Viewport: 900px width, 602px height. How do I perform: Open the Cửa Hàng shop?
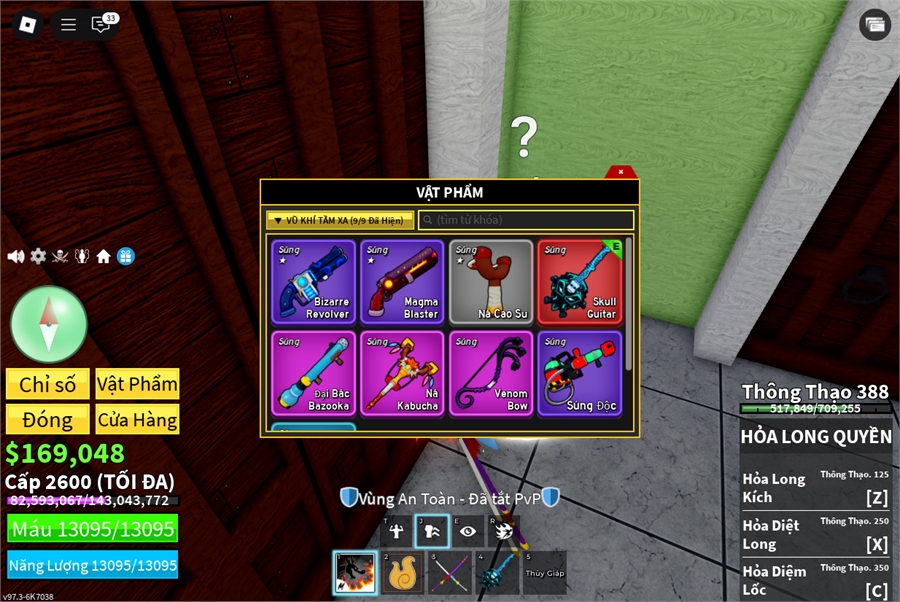coord(138,420)
